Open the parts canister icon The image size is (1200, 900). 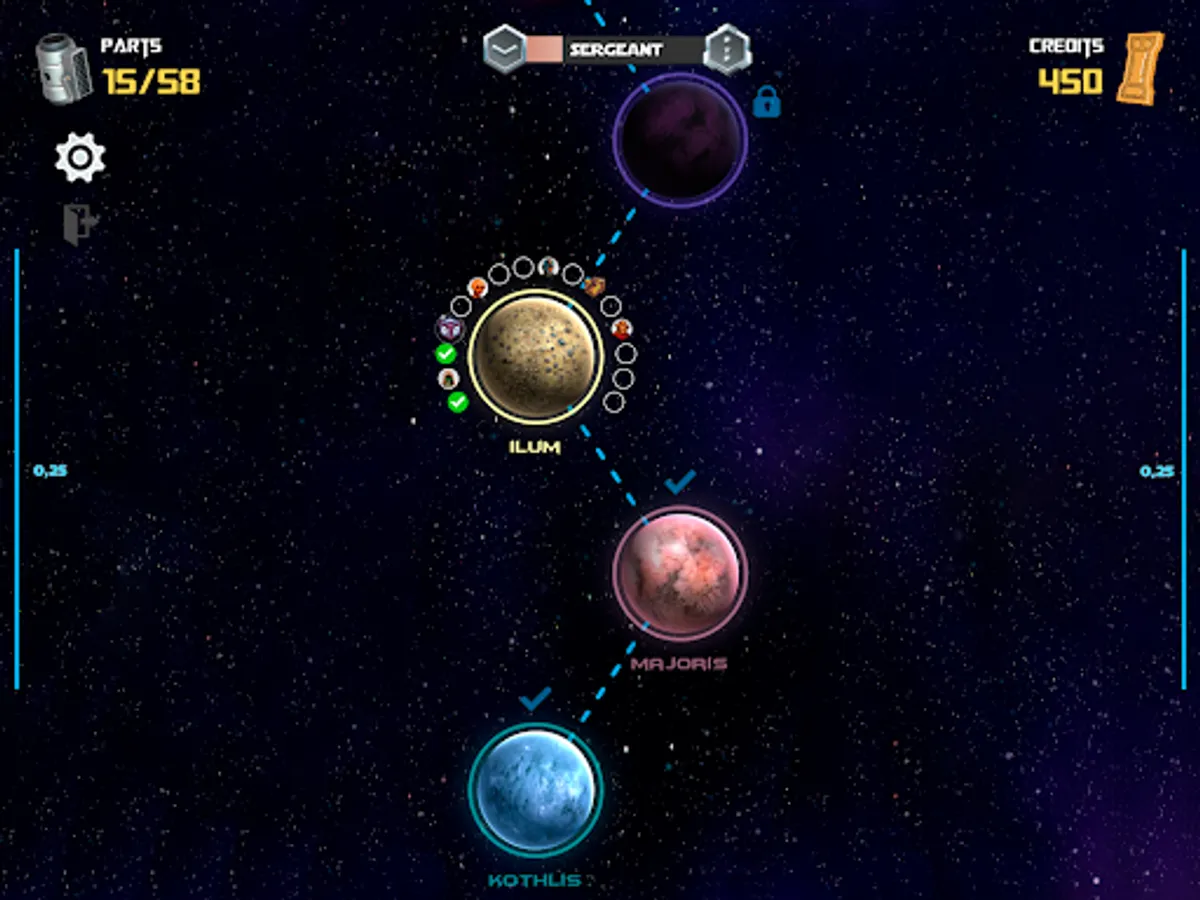click(65, 68)
